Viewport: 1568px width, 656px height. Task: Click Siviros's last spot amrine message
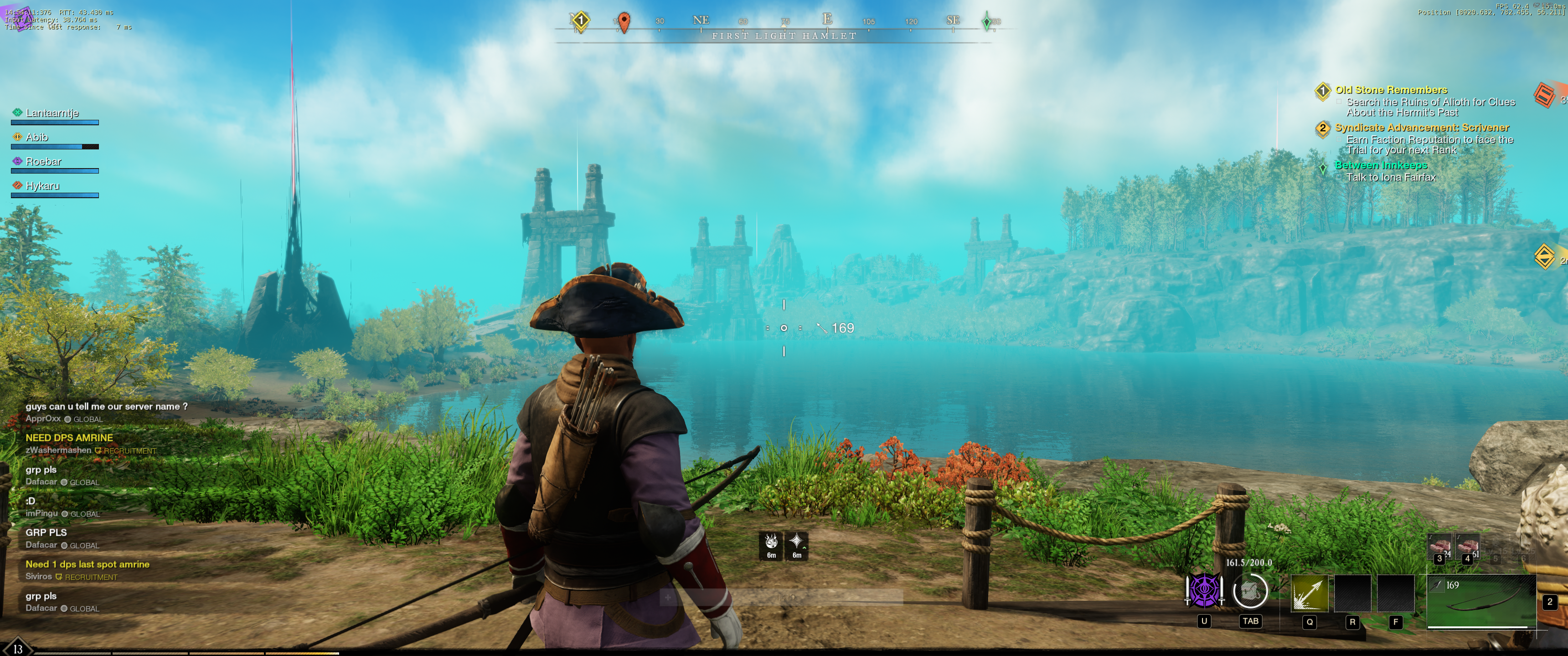point(87,565)
